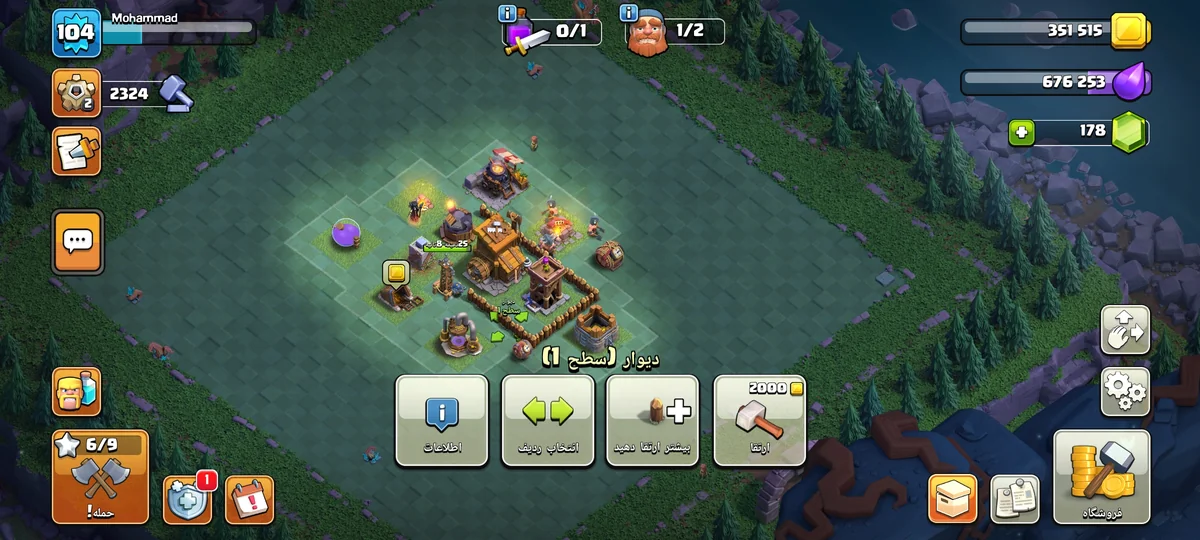Open the notes papers button
The height and width of the screenshot is (540, 1200).
1015,498
